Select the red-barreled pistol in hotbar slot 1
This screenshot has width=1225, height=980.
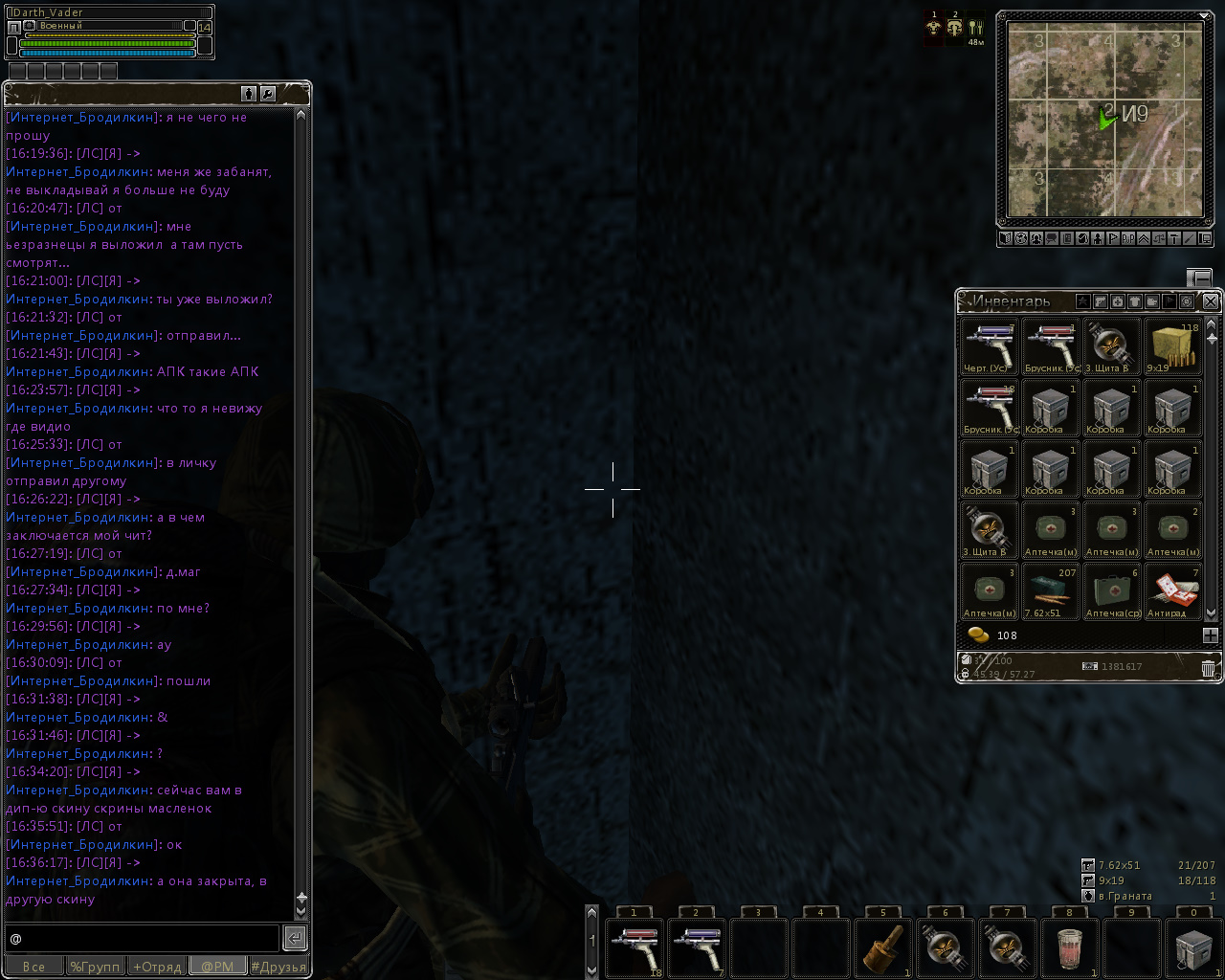[635, 947]
